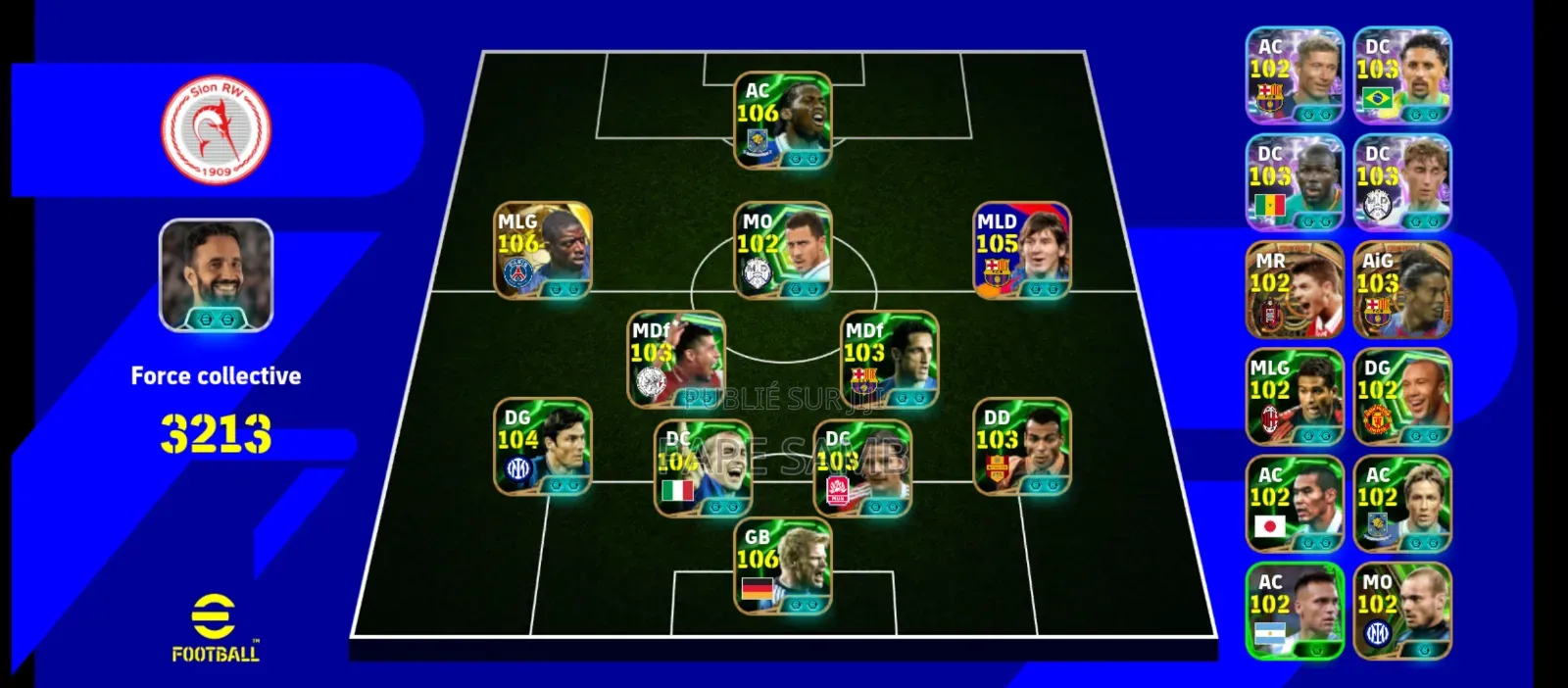Choose the DC 104 card with Italy flag
1568x688 pixels.
tap(703, 468)
